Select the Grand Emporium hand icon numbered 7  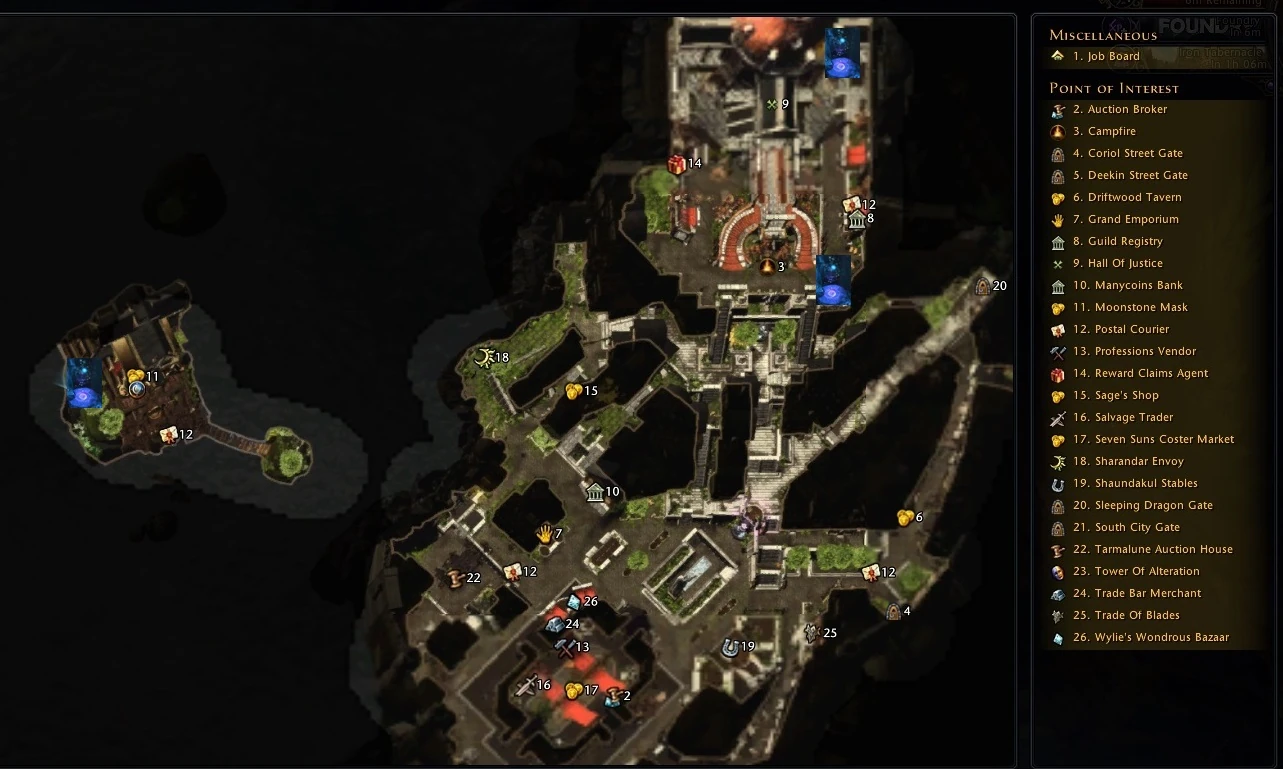coord(545,533)
